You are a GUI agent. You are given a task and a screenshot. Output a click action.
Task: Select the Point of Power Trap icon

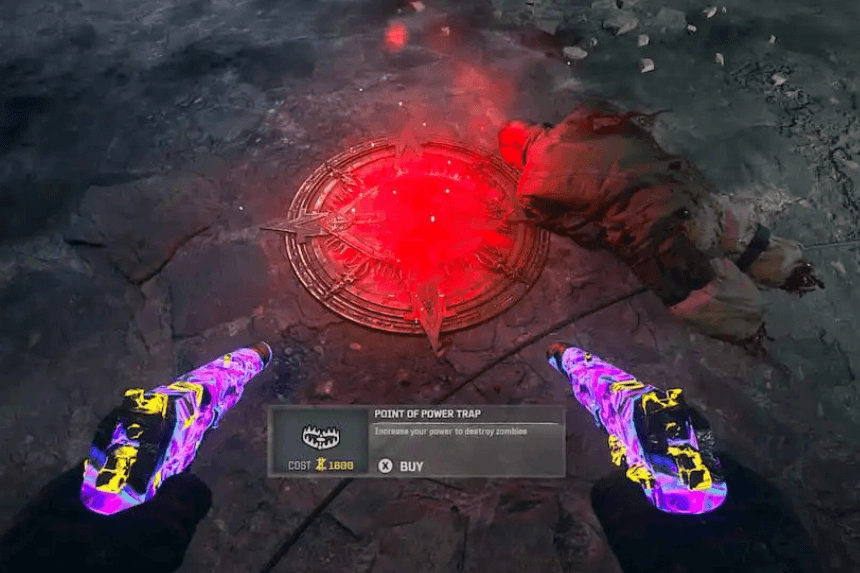320,435
